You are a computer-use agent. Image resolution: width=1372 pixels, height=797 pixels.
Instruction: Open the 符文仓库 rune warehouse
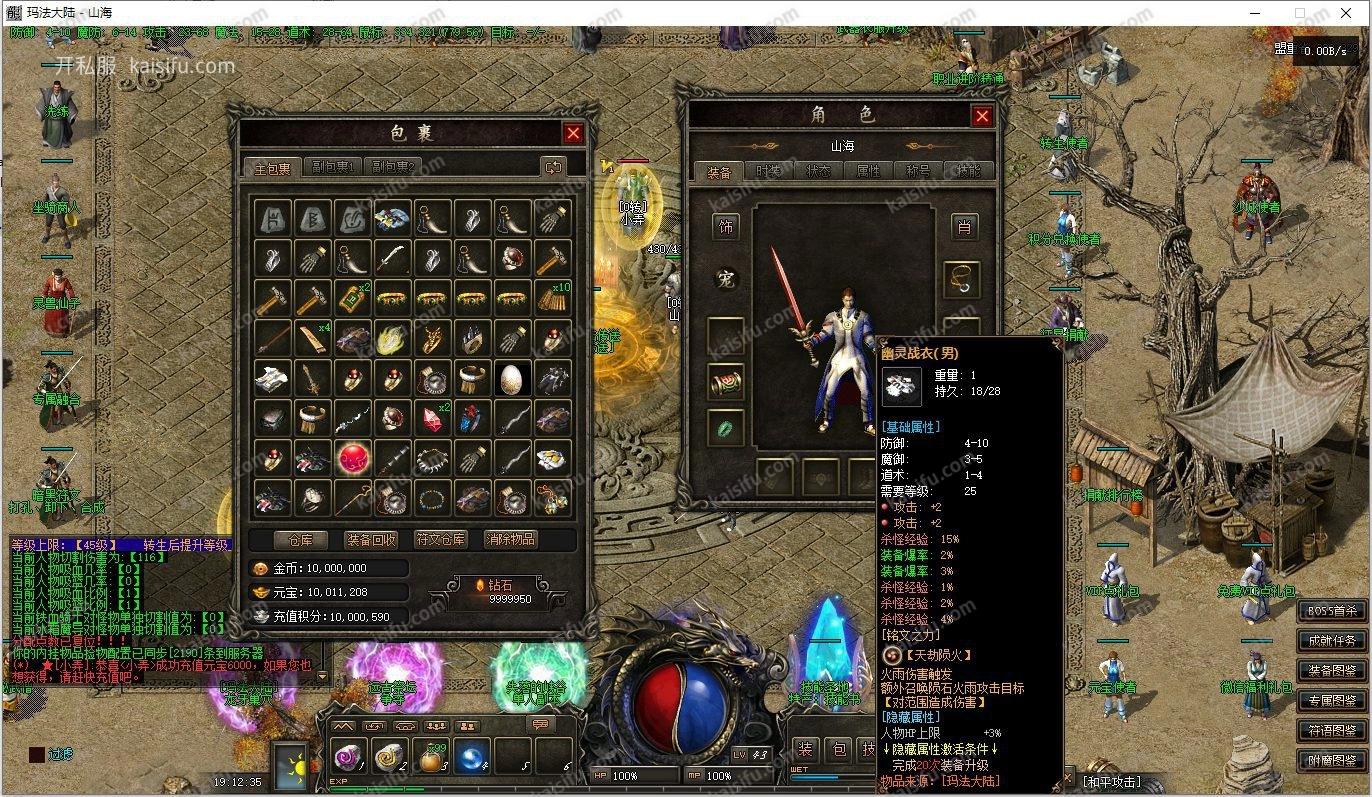tap(440, 539)
